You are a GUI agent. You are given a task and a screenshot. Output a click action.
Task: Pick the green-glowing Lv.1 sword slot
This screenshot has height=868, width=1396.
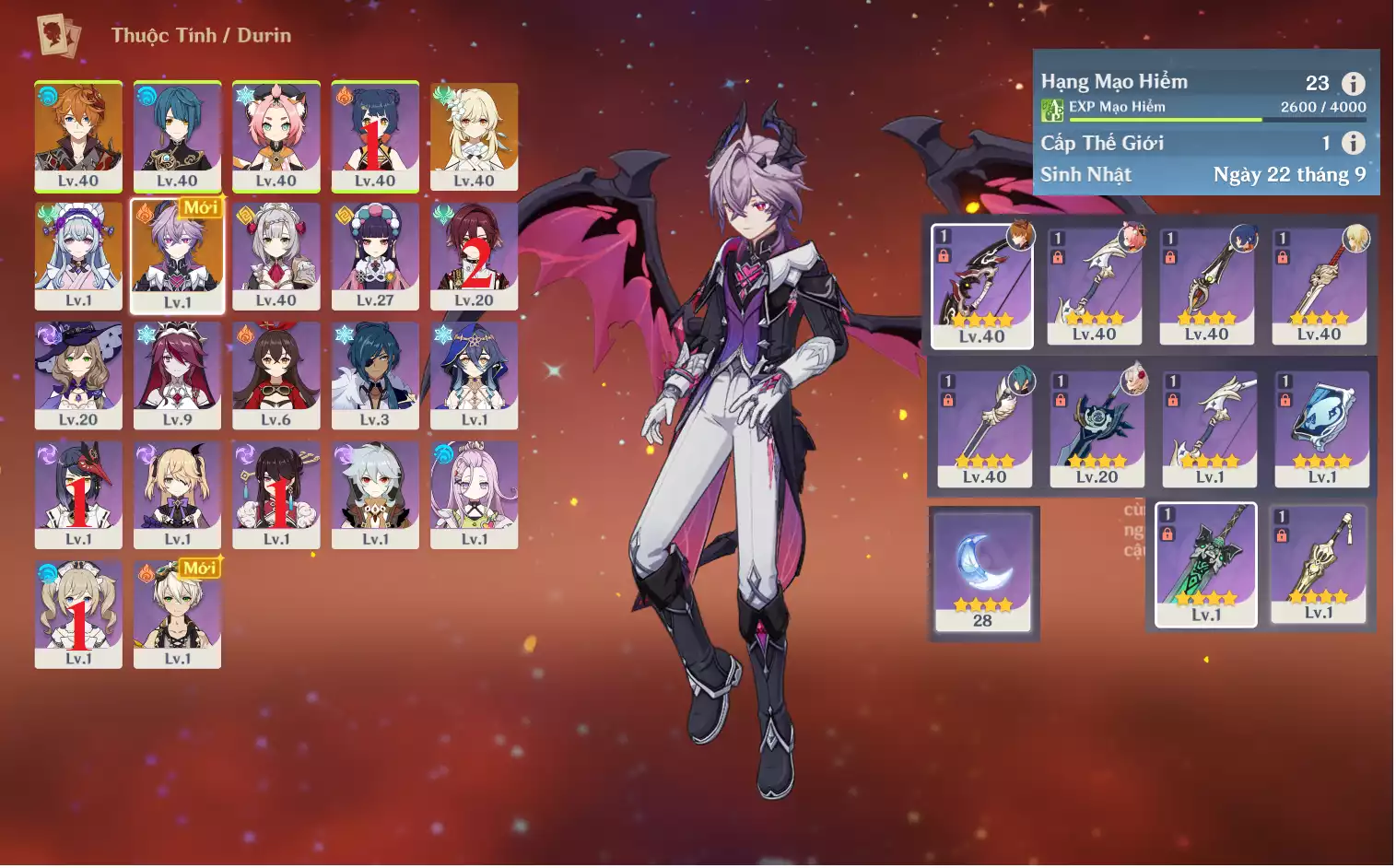[x=1205, y=564]
